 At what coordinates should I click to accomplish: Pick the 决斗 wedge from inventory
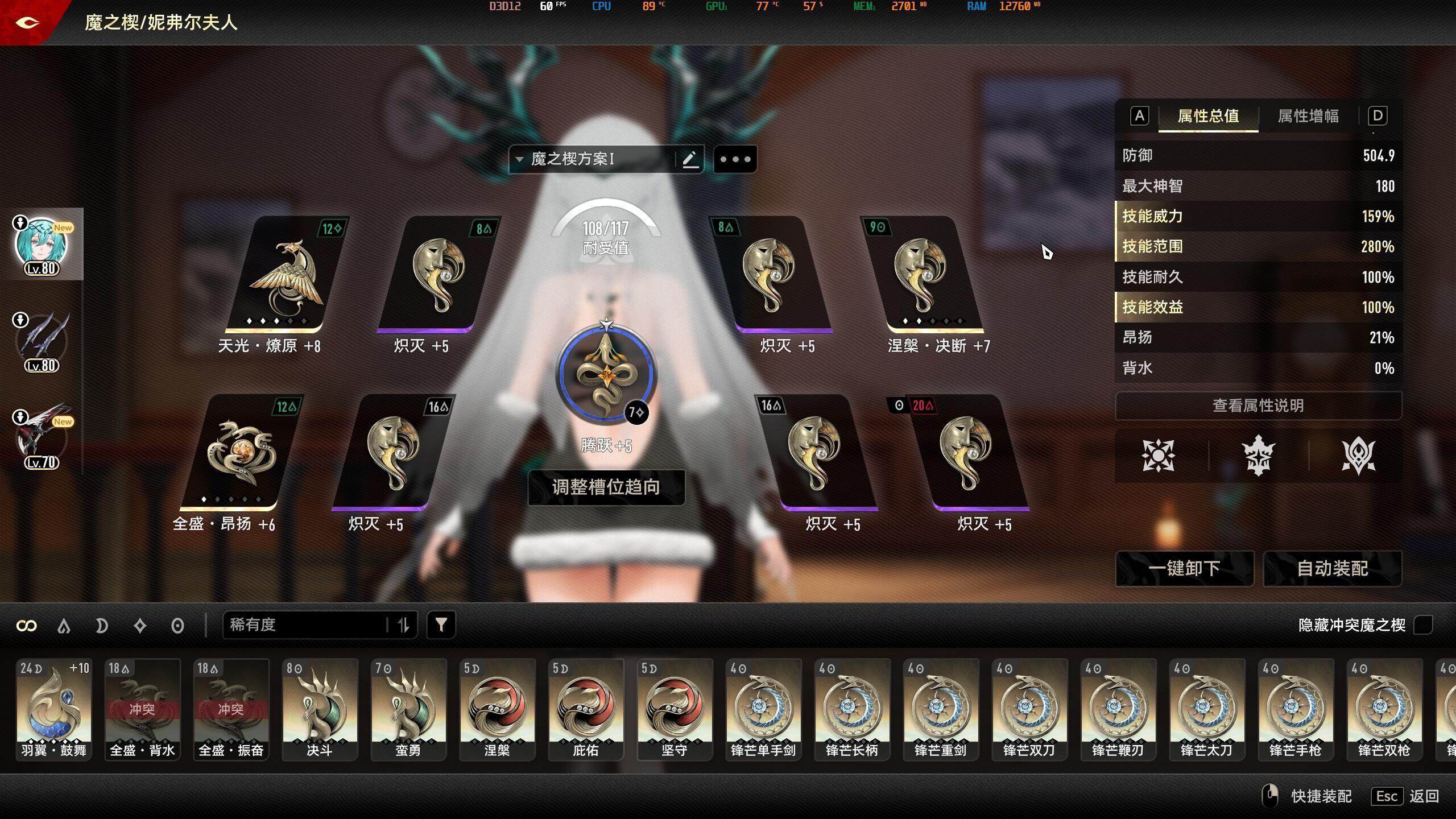320,709
